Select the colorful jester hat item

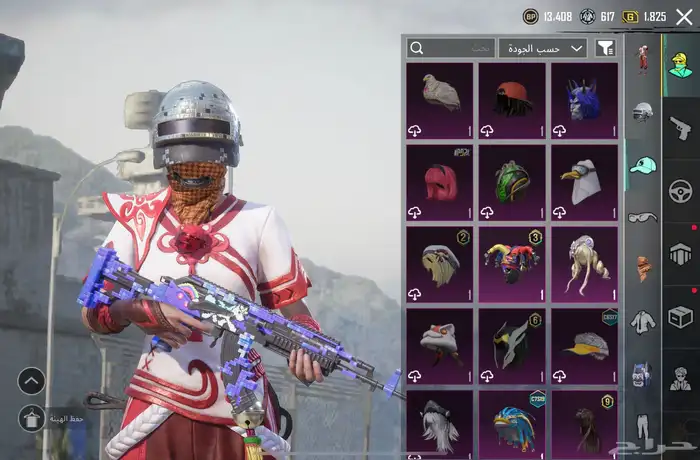coord(512,263)
